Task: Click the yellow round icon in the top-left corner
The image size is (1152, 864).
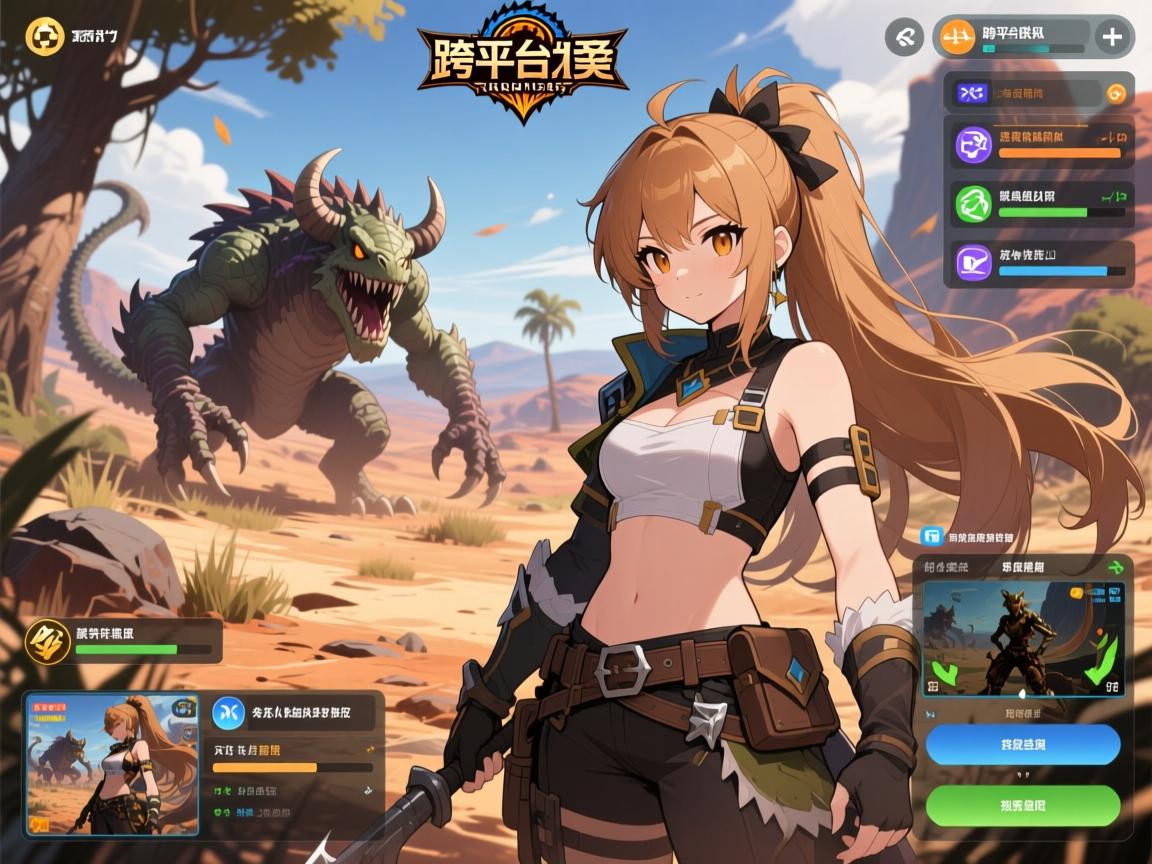Action: [x=43, y=36]
